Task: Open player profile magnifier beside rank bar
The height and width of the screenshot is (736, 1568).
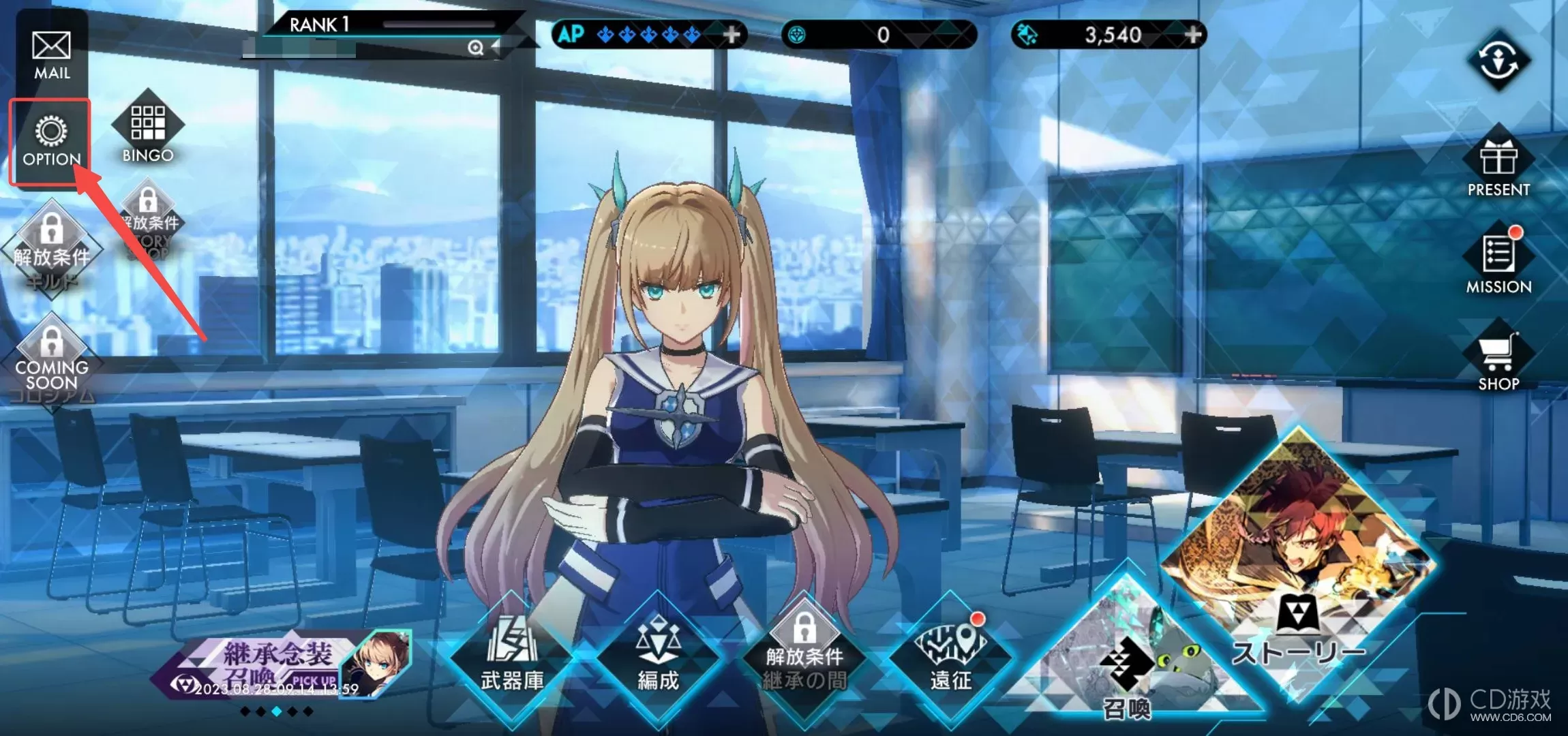Action: (x=475, y=47)
